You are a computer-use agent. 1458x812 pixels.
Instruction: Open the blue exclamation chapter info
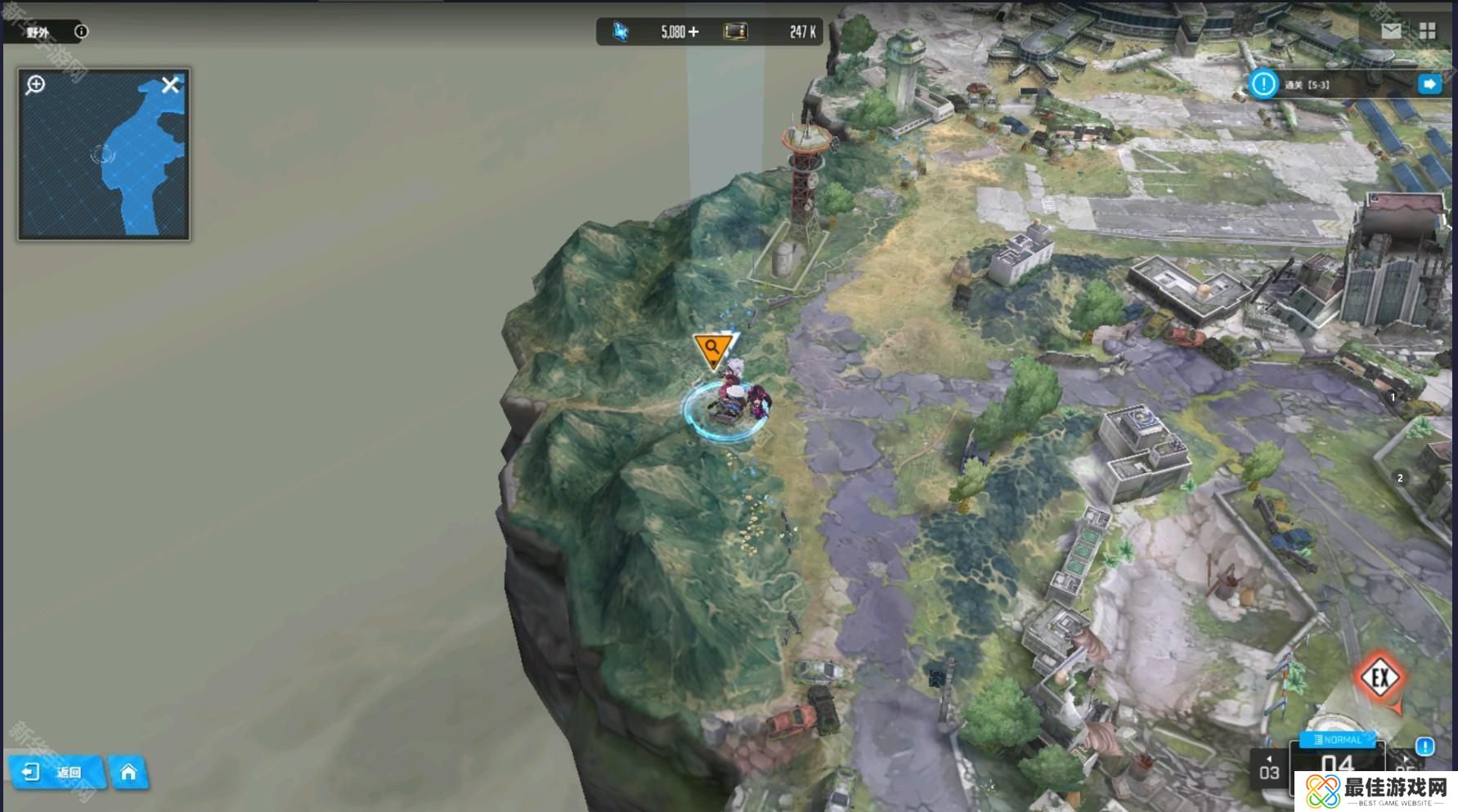(1424, 746)
